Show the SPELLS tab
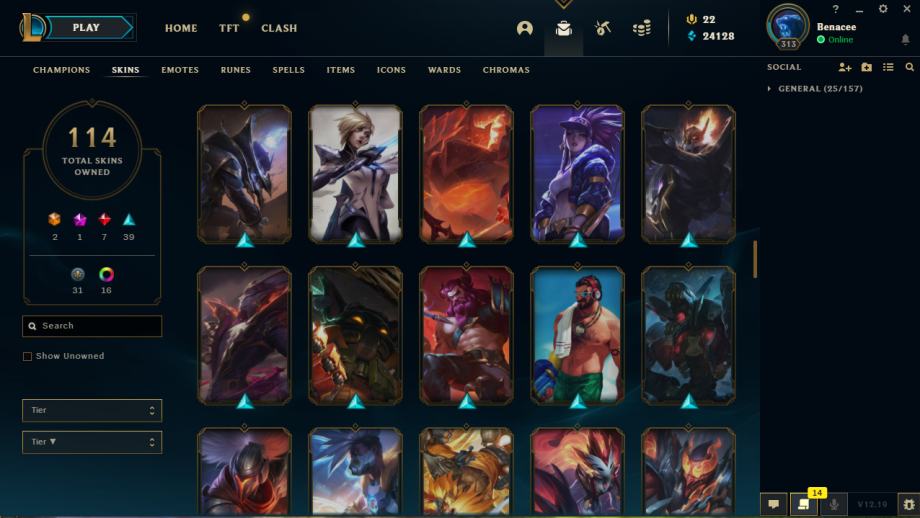 click(x=289, y=70)
